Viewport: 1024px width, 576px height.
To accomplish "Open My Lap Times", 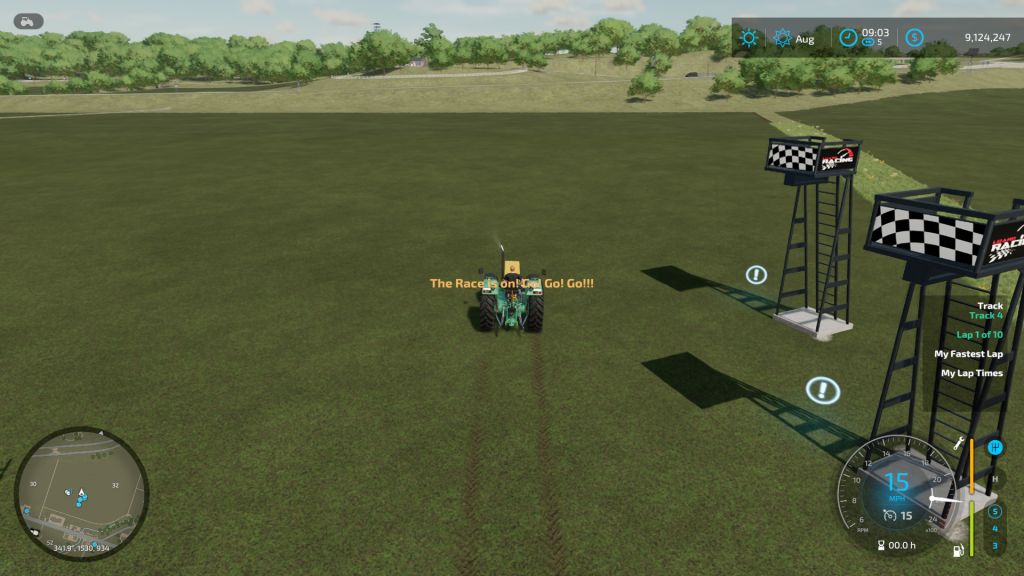I will tap(971, 373).
